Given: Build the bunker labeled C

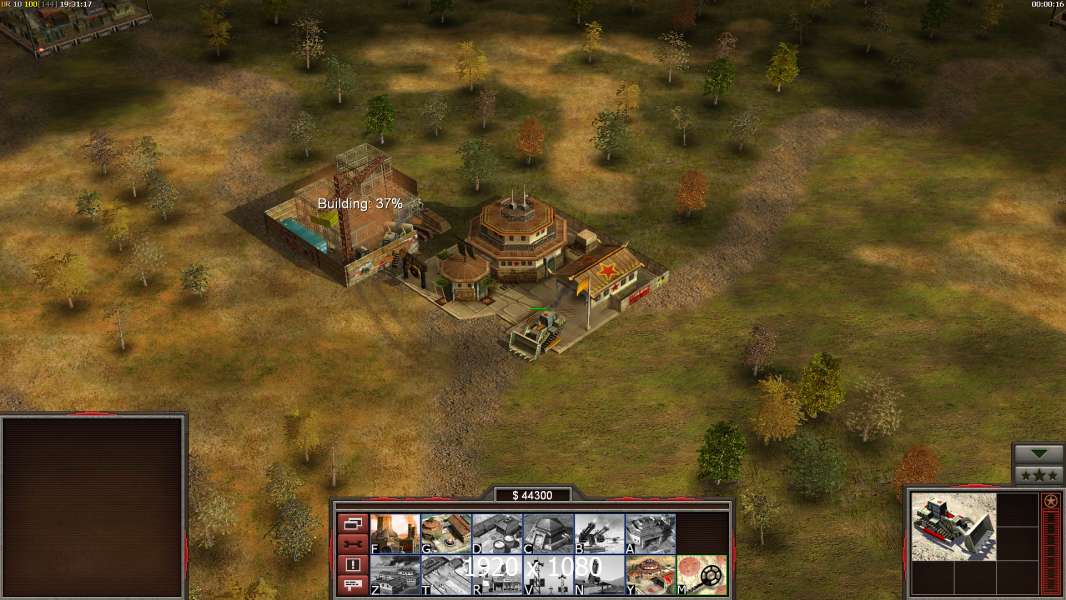Looking at the screenshot, I should [548, 533].
